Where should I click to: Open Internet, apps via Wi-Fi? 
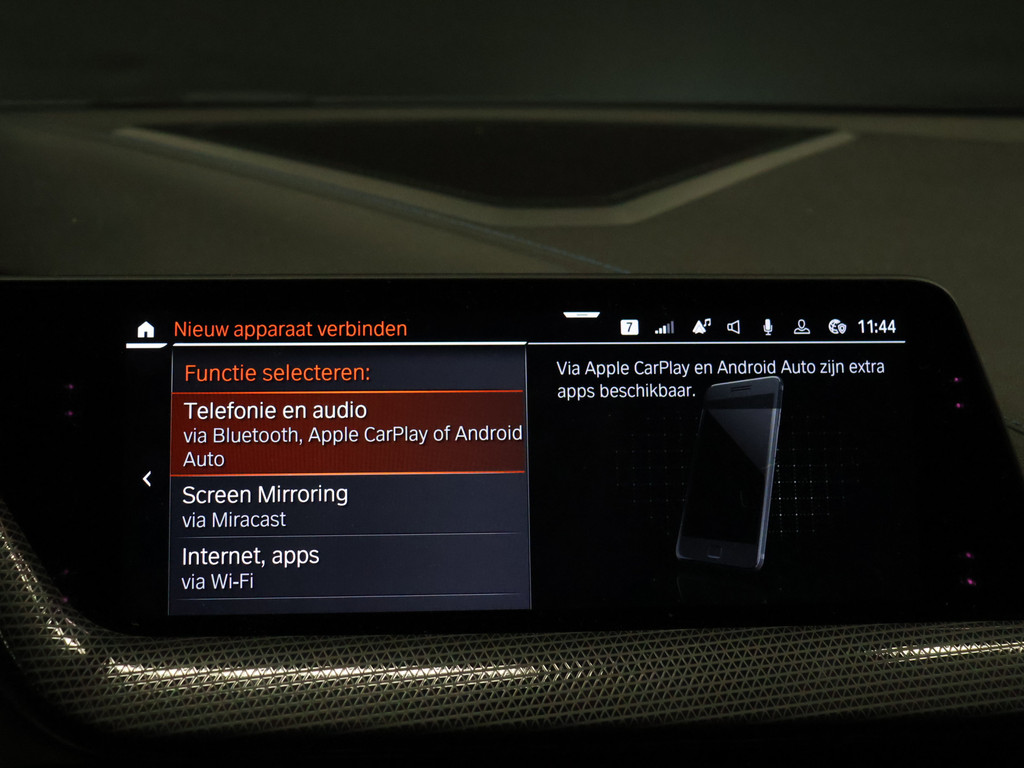click(x=350, y=567)
